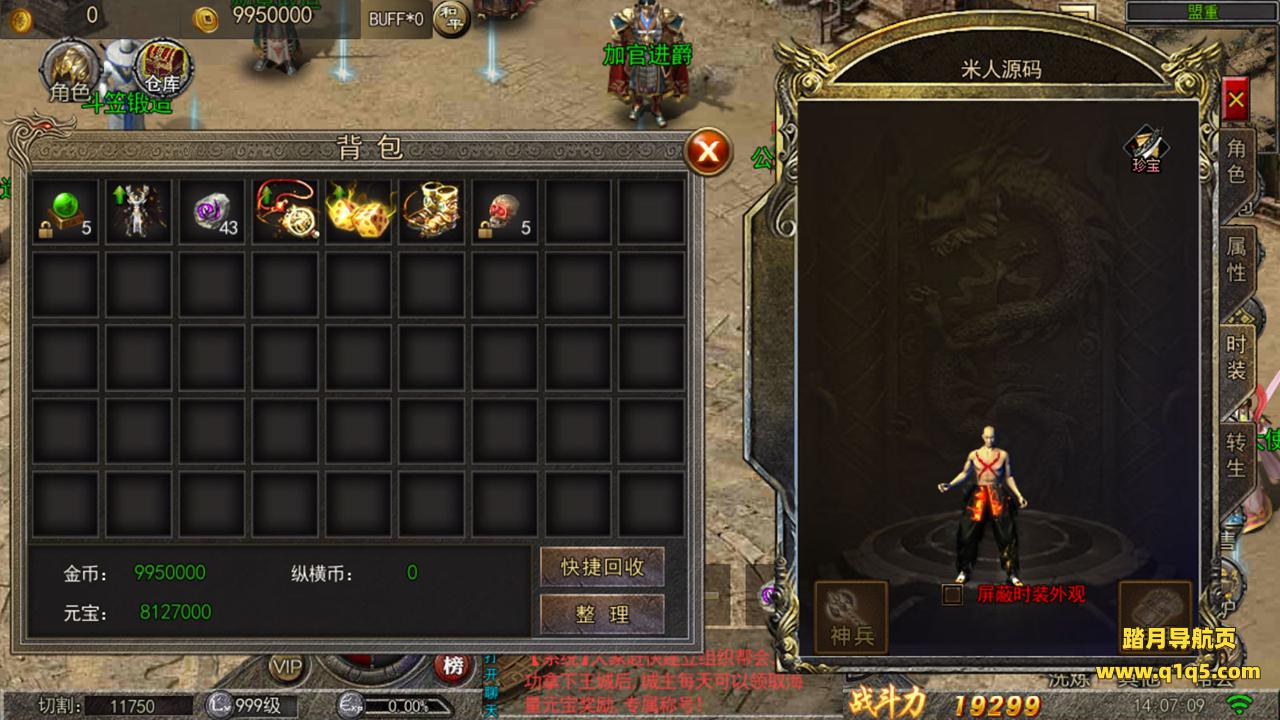Select the red rope amulet slot
This screenshot has width=1280, height=720.
pos(285,211)
